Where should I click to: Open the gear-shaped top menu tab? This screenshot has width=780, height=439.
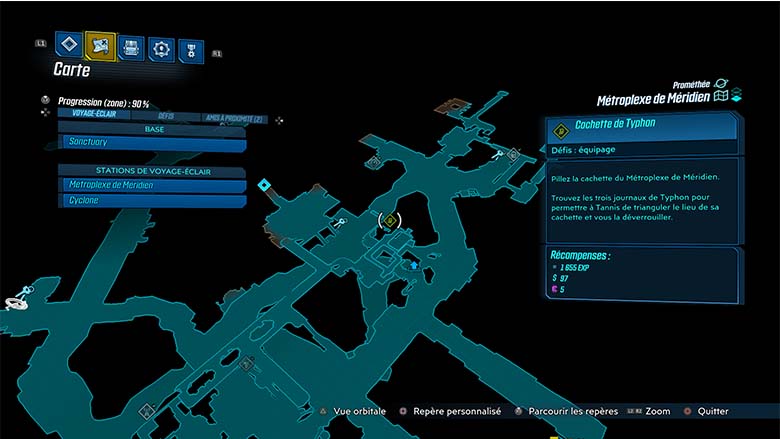[161, 48]
